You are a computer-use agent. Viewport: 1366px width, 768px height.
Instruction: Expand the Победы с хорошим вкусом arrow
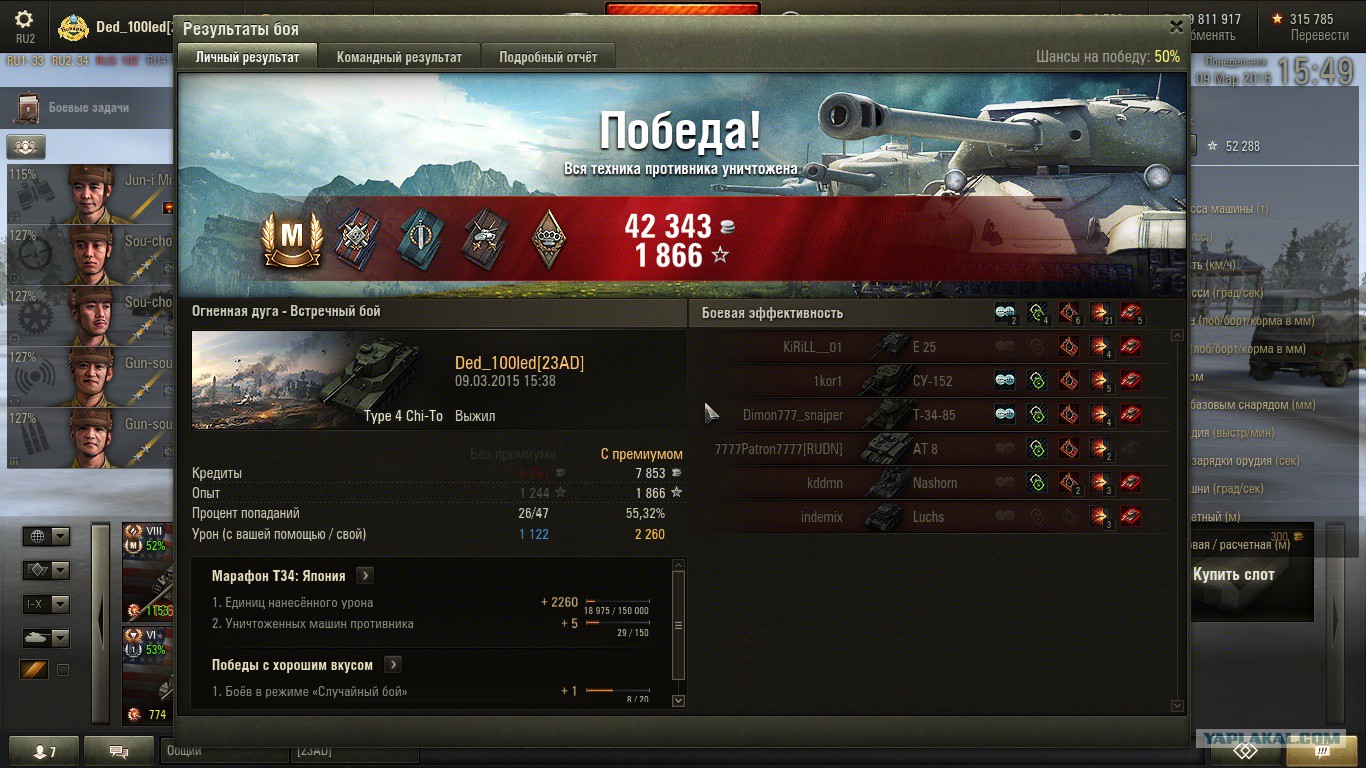392,665
